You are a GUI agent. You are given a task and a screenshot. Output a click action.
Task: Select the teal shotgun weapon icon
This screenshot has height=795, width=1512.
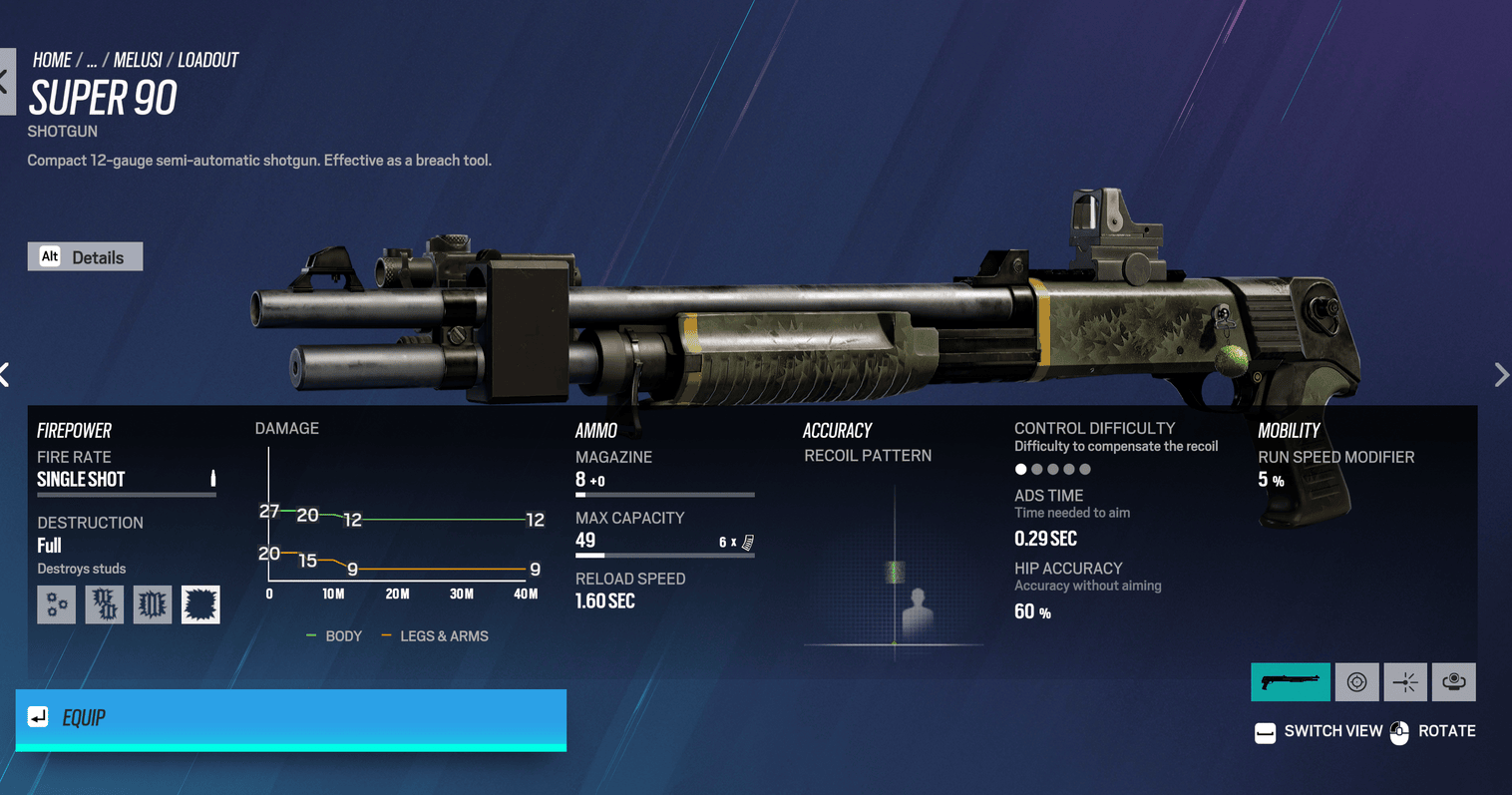1291,681
